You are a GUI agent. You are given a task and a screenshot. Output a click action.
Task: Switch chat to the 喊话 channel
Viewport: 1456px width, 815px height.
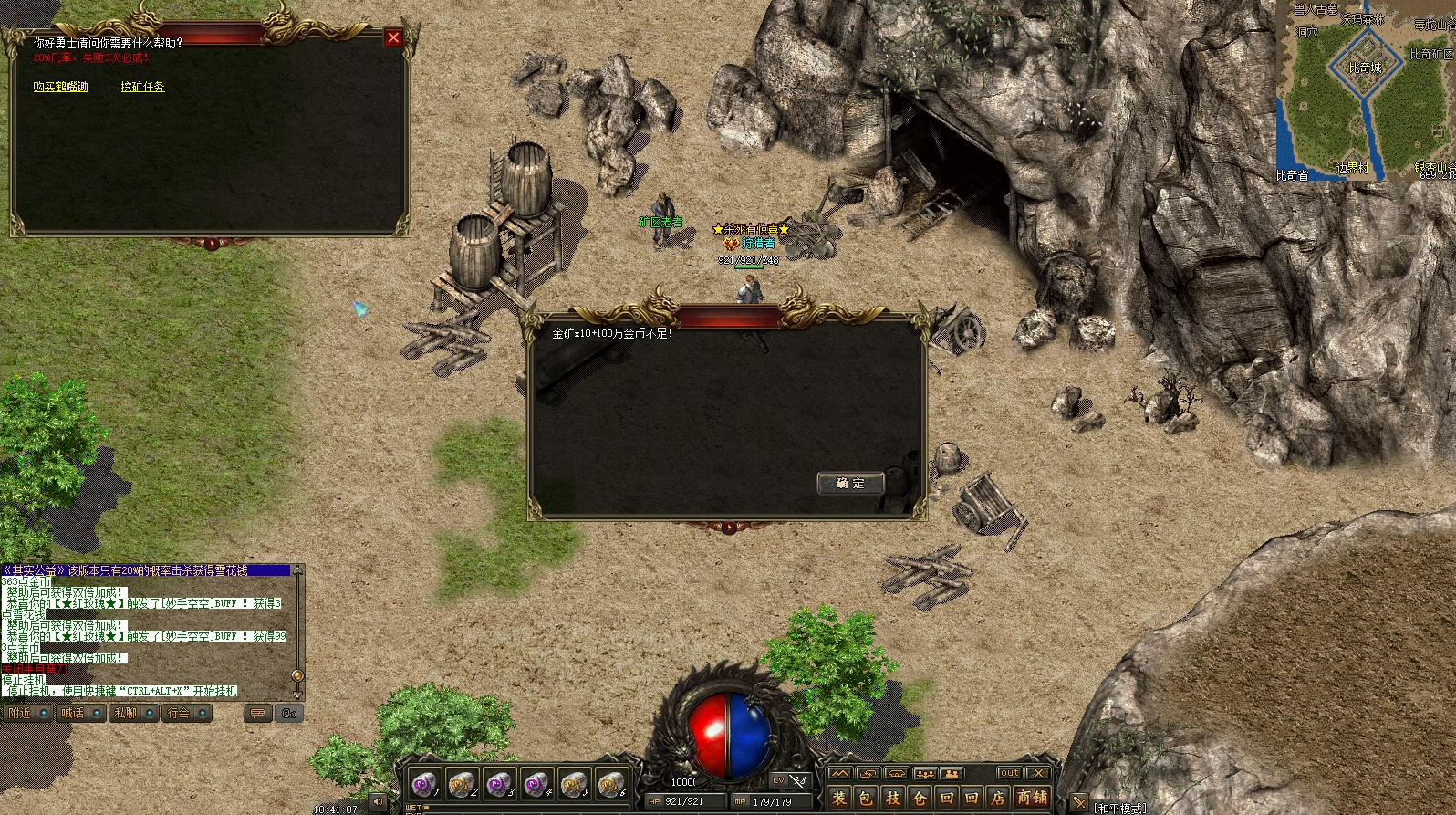click(x=79, y=713)
